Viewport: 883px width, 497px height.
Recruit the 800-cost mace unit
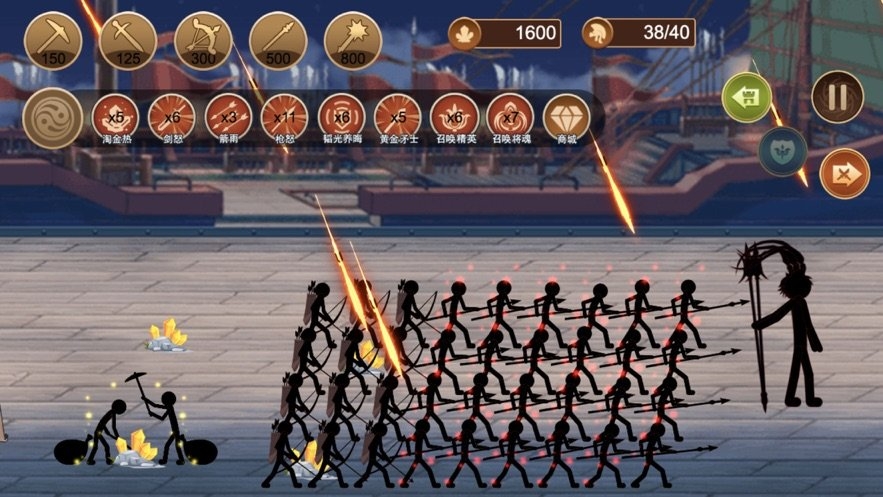[x=353, y=40]
